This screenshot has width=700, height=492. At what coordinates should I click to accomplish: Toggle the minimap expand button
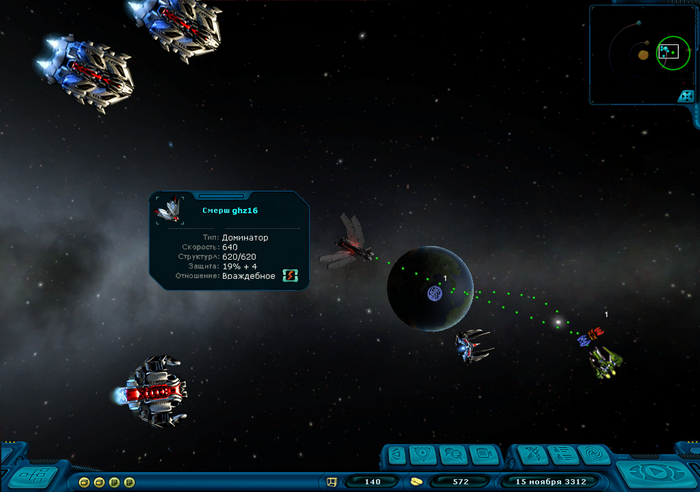(x=686, y=96)
